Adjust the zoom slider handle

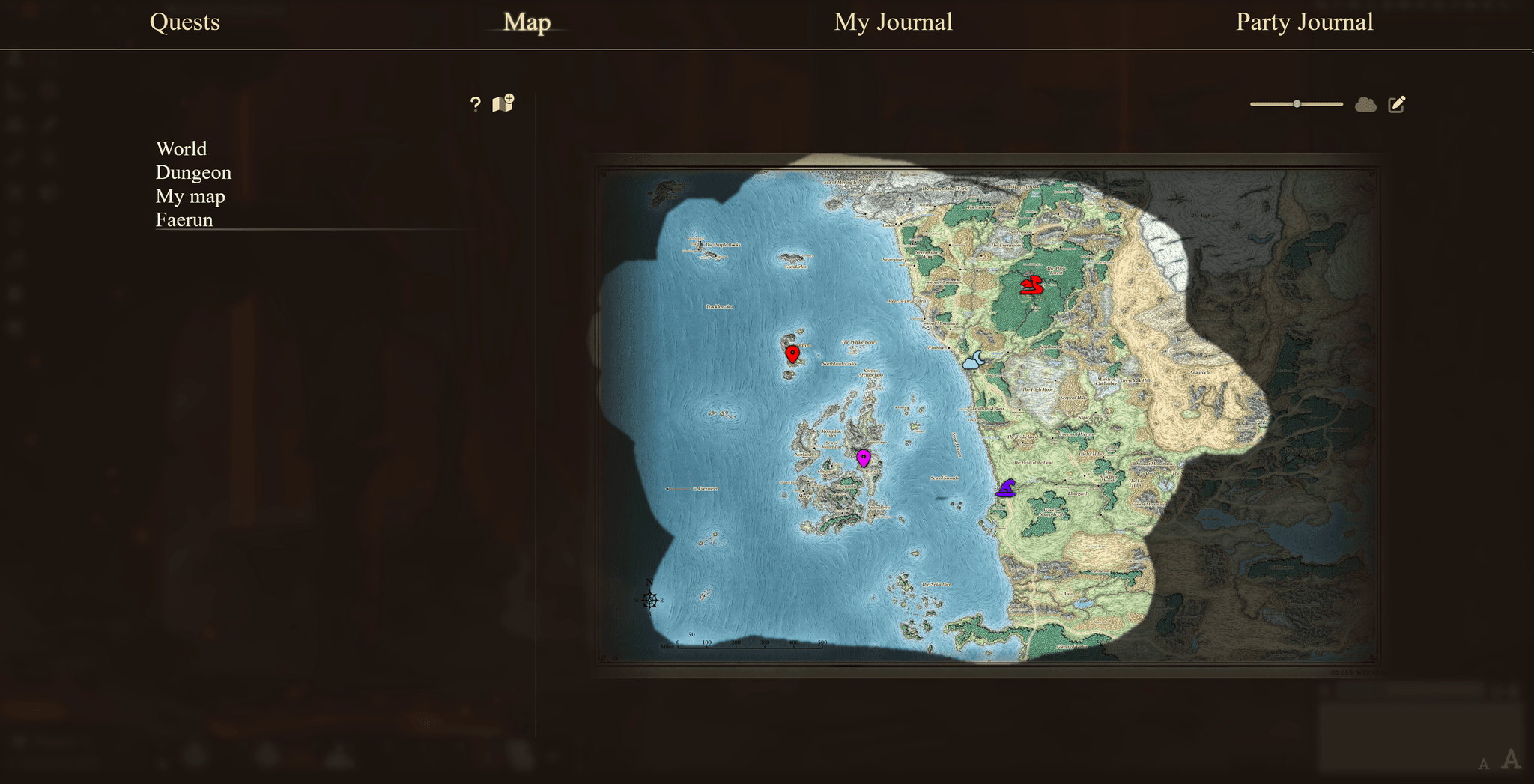pyautogui.click(x=1295, y=104)
